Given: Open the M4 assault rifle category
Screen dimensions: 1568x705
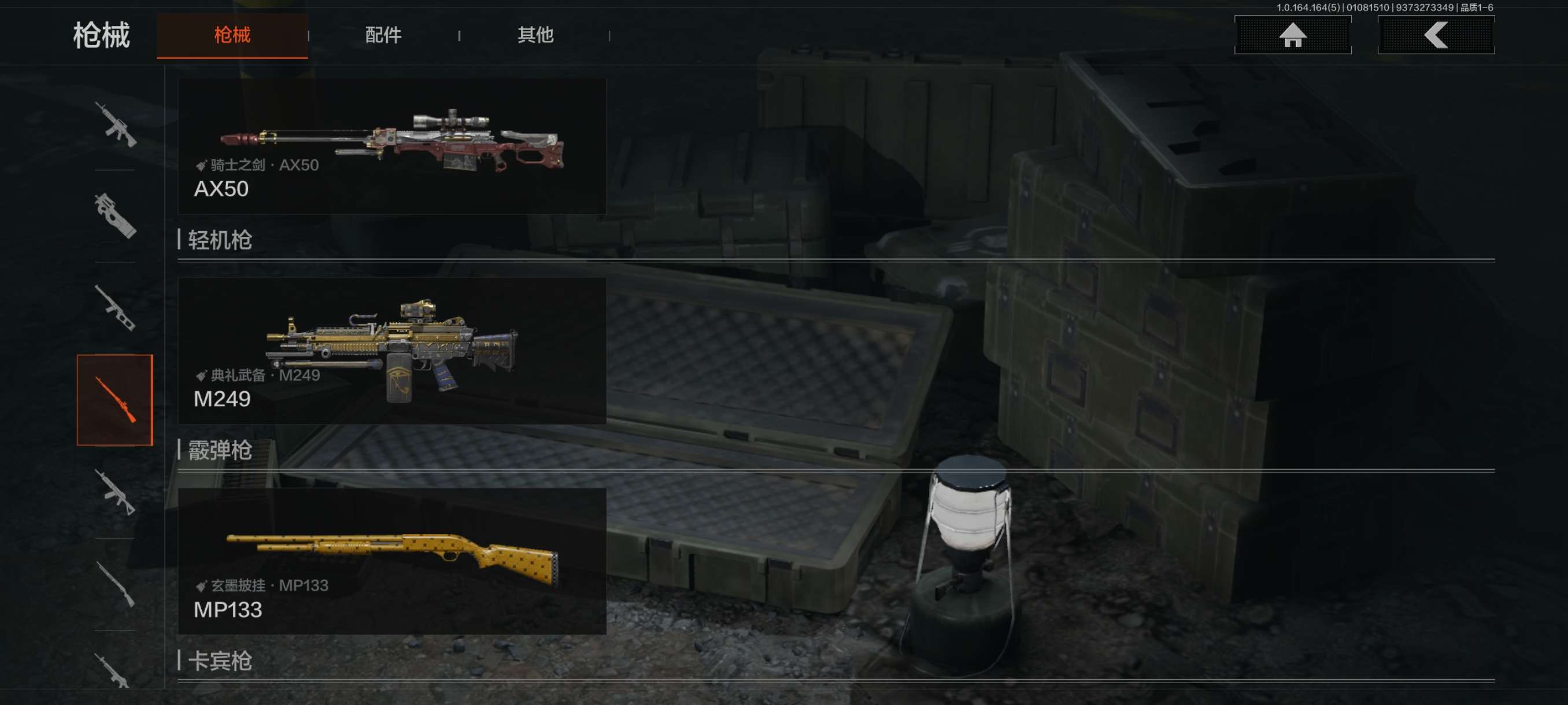Looking at the screenshot, I should 115,125.
